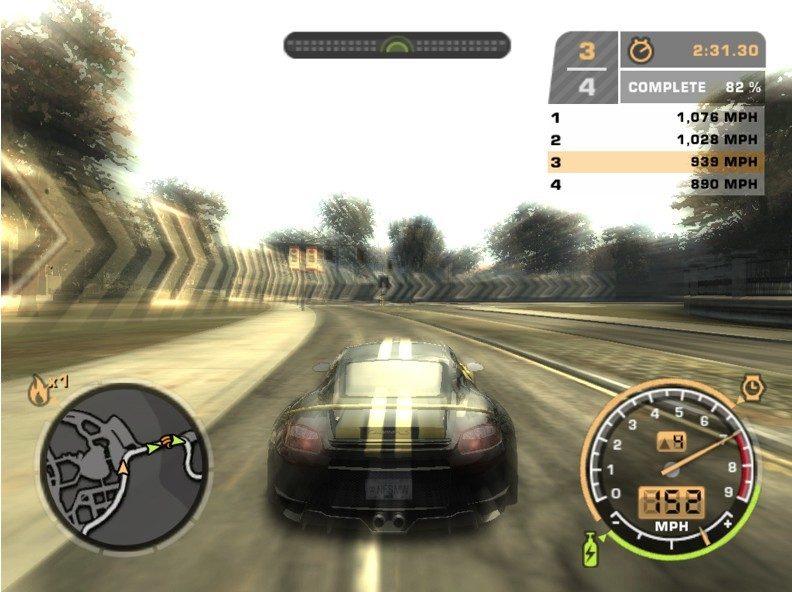Click the circular minimap
The height and width of the screenshot is (592, 792).
pyautogui.click(x=123, y=469)
